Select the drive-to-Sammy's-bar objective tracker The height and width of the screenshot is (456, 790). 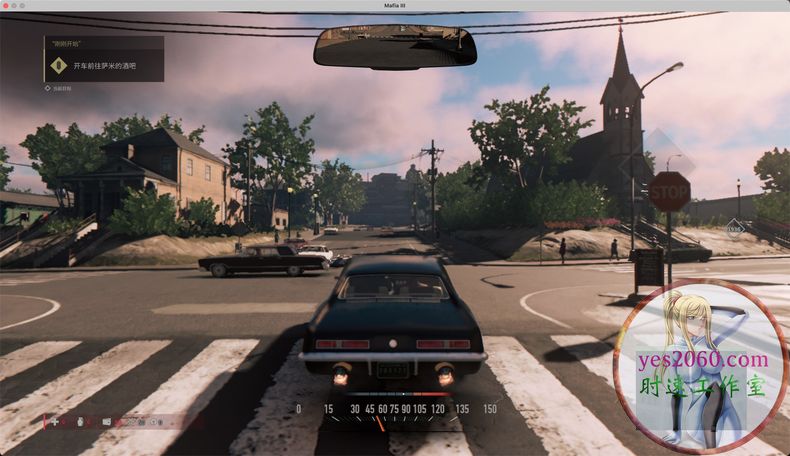pos(104,66)
